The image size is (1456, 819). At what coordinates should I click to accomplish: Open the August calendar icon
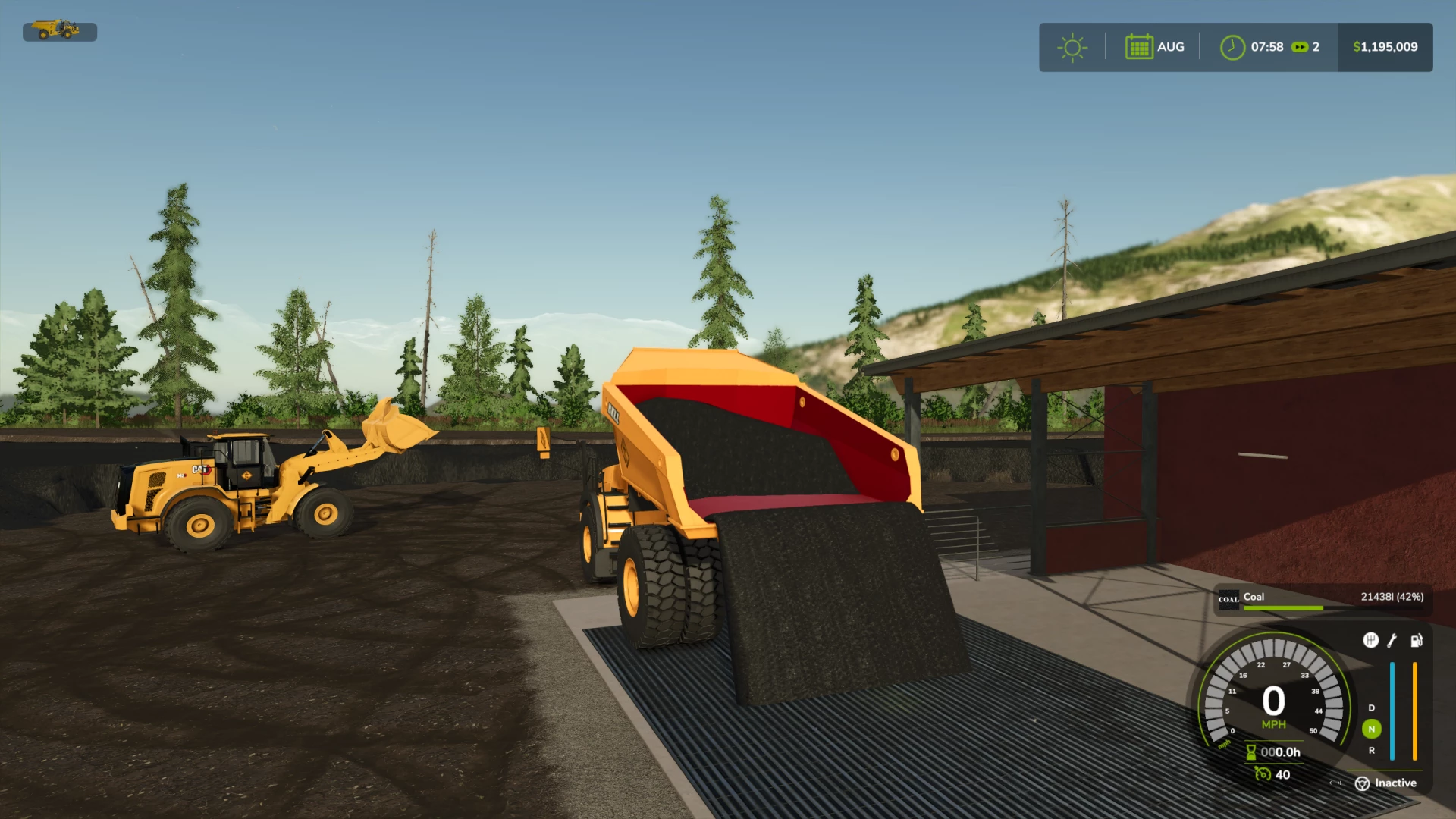coord(1138,47)
